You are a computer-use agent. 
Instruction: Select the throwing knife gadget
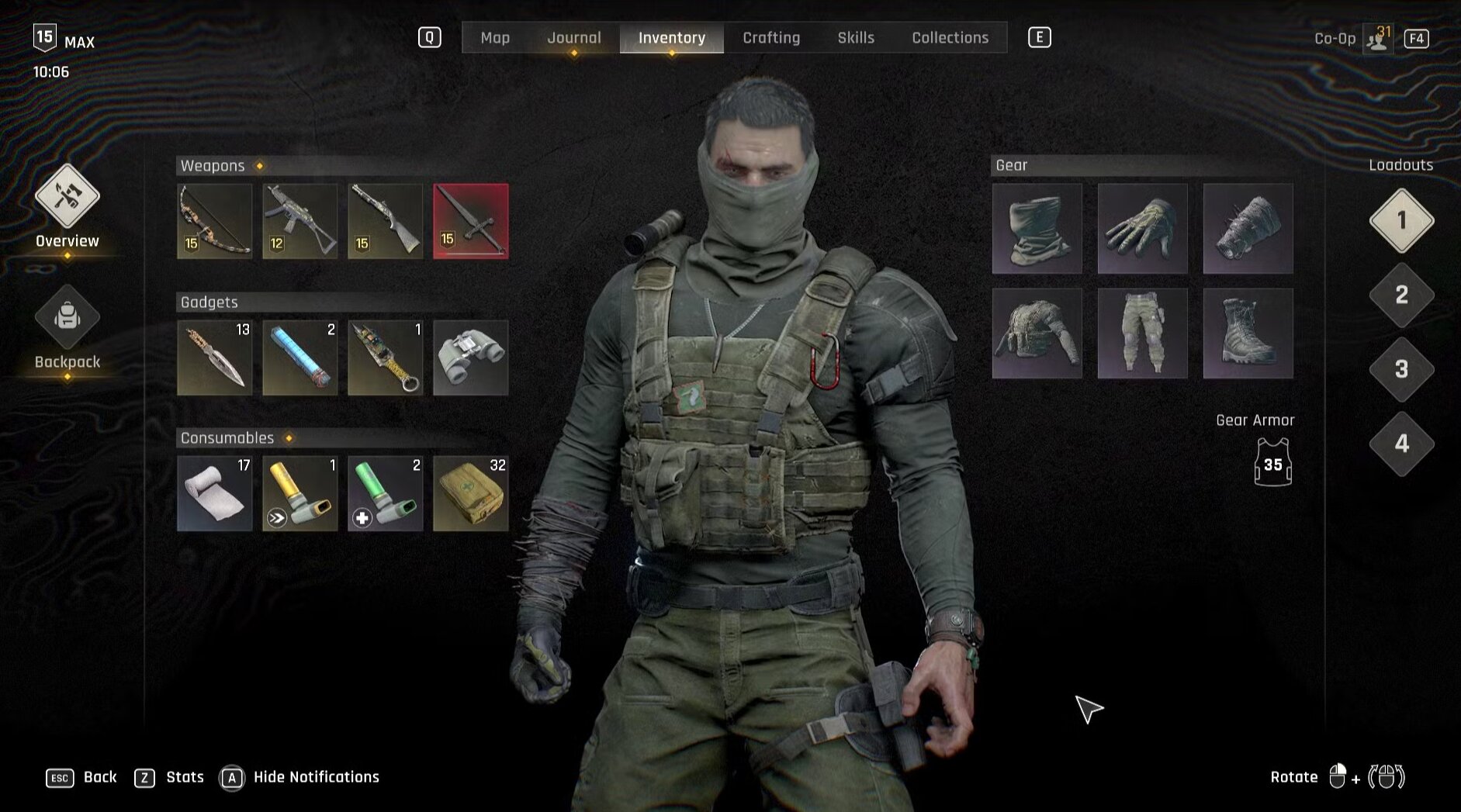pos(215,358)
